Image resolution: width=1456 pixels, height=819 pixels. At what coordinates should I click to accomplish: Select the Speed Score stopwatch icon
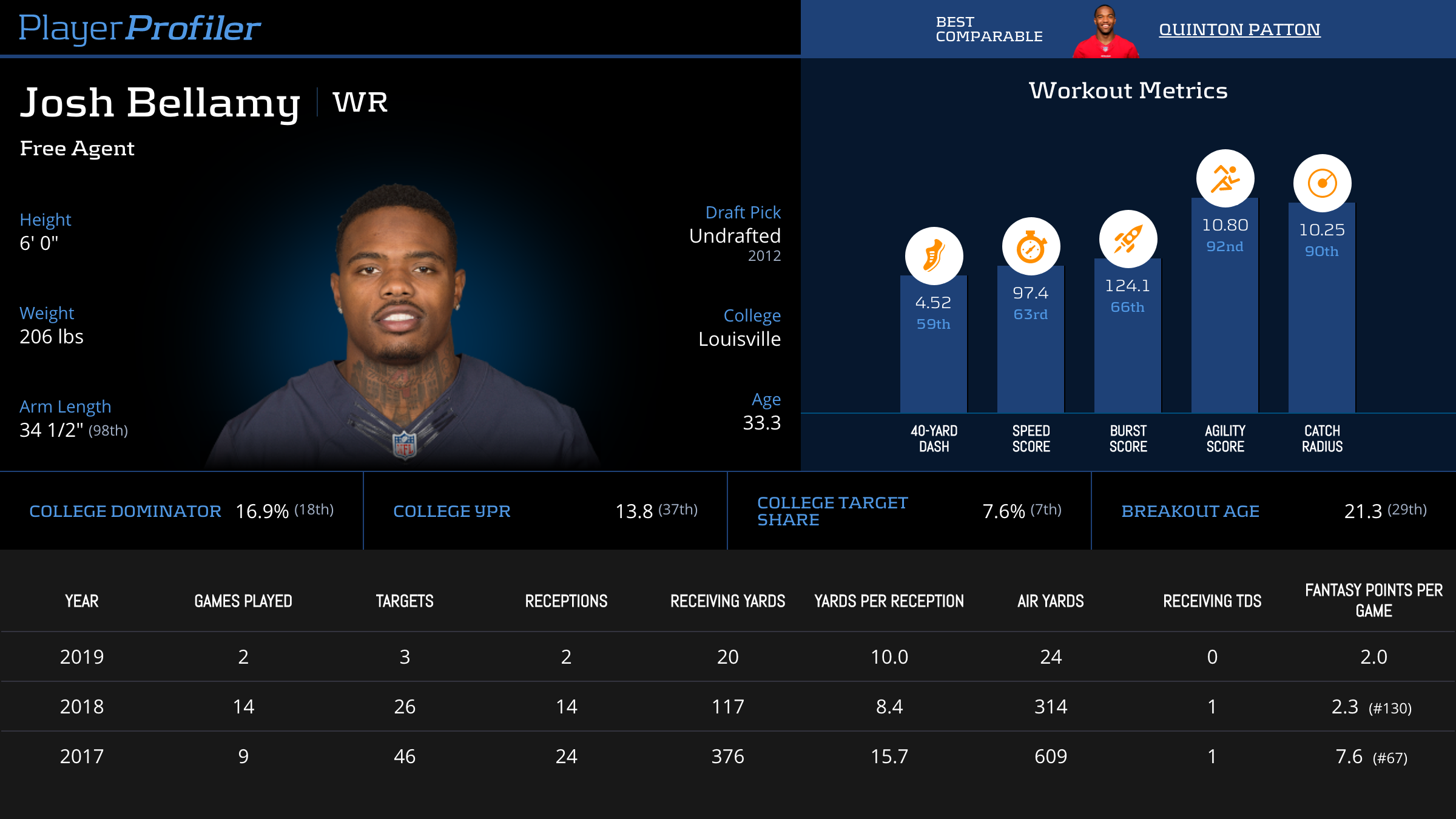pyautogui.click(x=1031, y=246)
